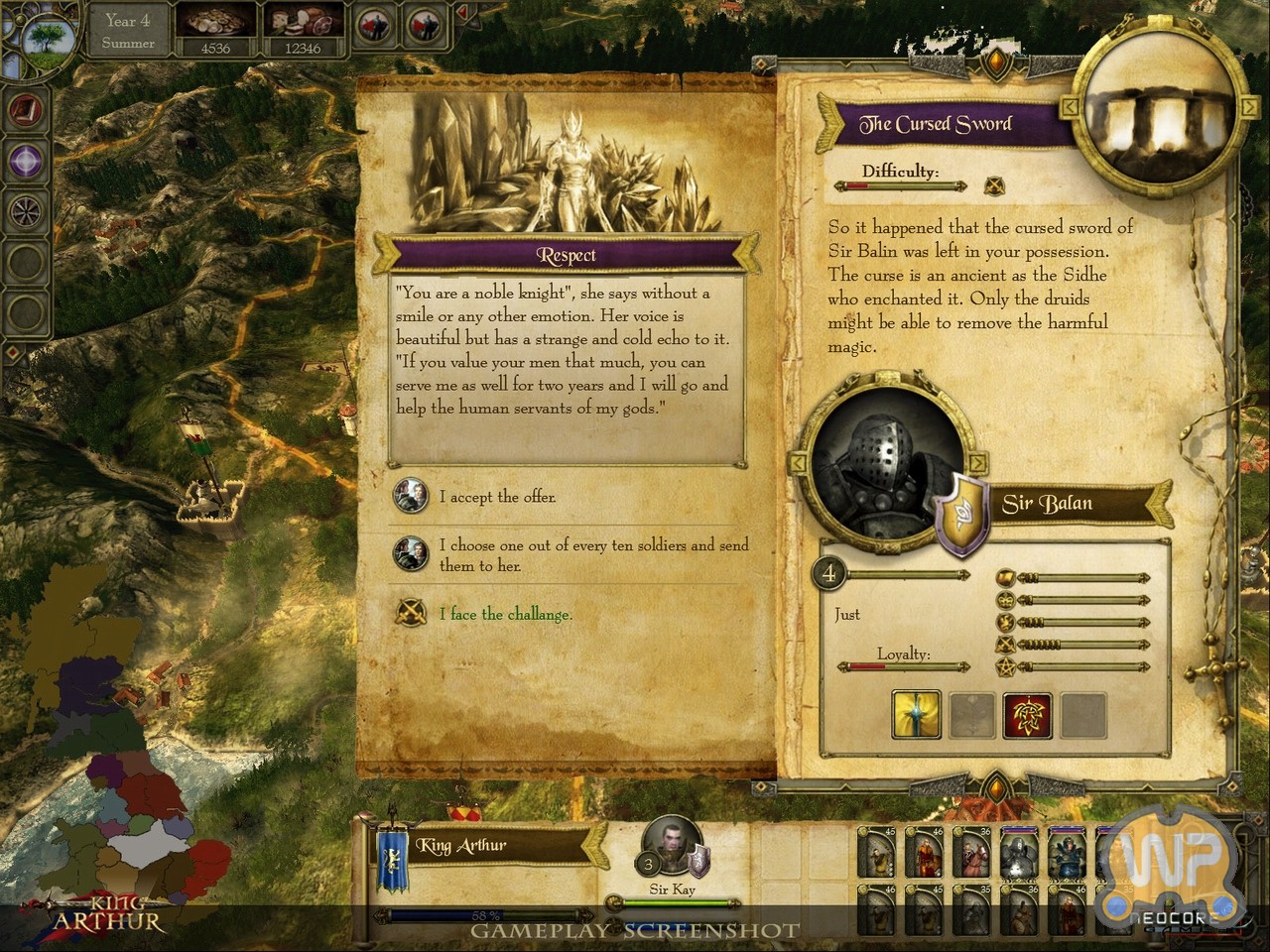The image size is (1270, 952).
Task: Select Sir Balan's golden sword skill icon
Action: 916,714
